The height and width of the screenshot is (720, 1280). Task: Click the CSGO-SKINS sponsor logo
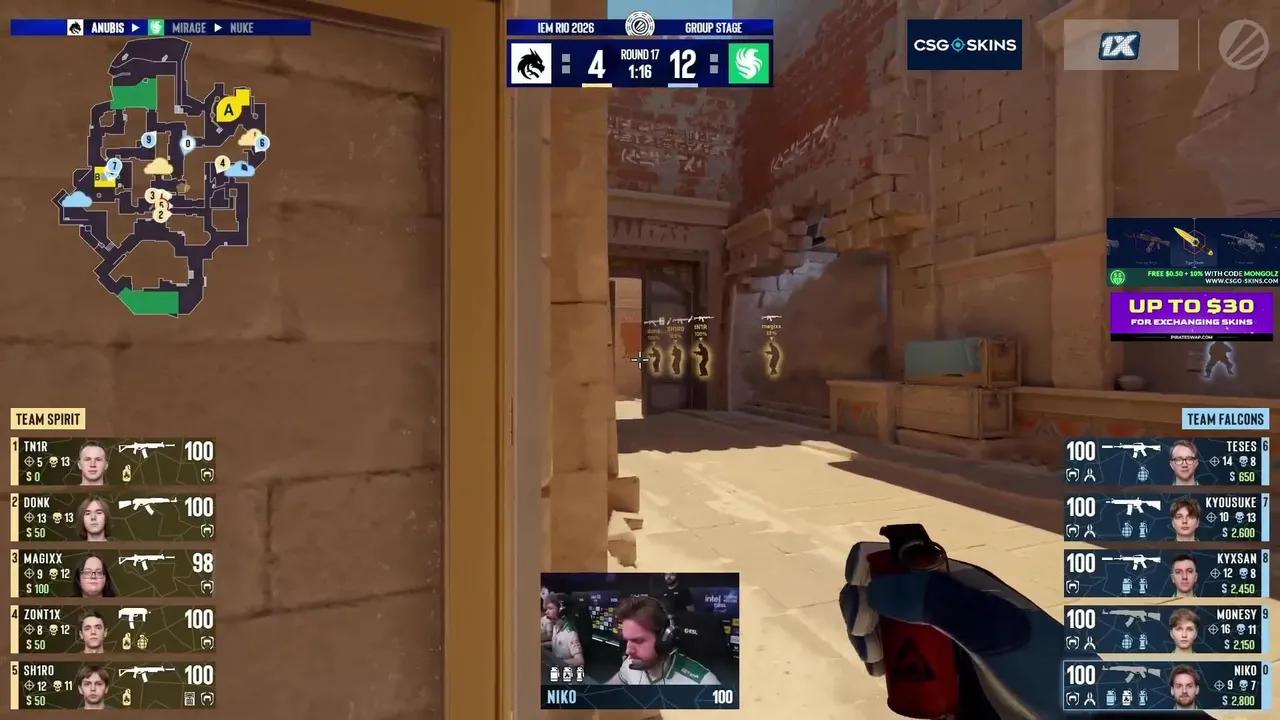point(963,45)
